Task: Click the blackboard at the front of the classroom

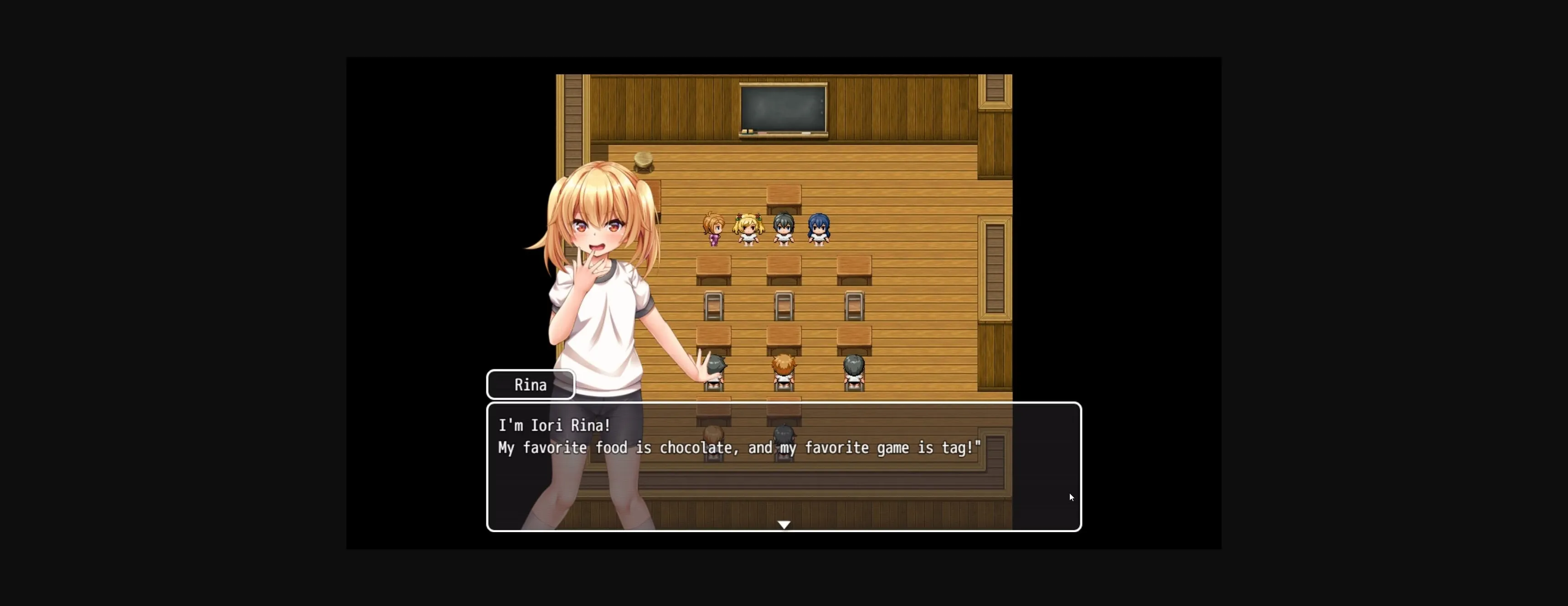Action: point(784,109)
